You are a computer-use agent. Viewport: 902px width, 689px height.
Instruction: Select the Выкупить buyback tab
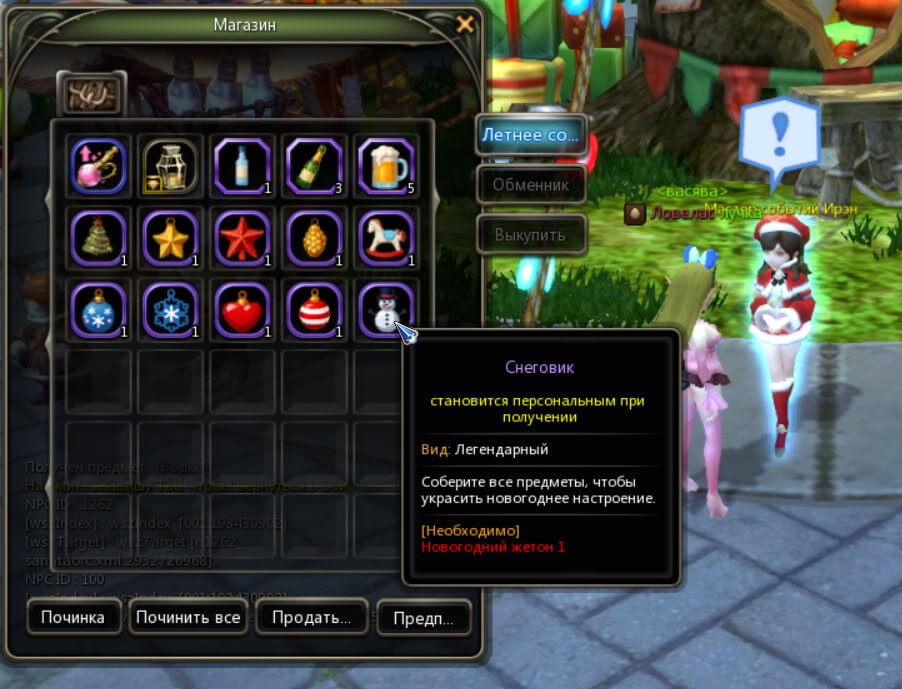pos(530,236)
